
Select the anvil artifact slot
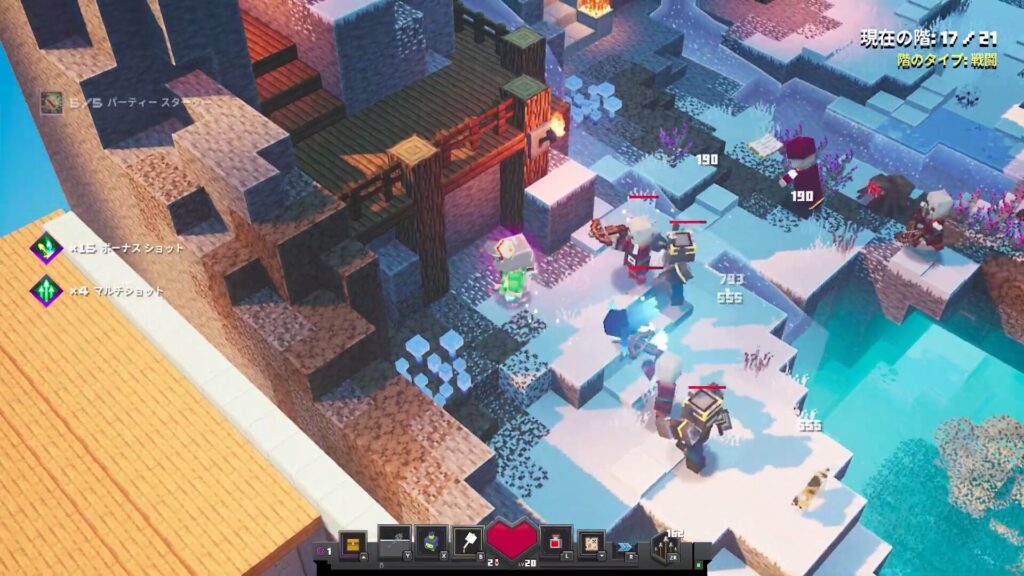point(393,541)
